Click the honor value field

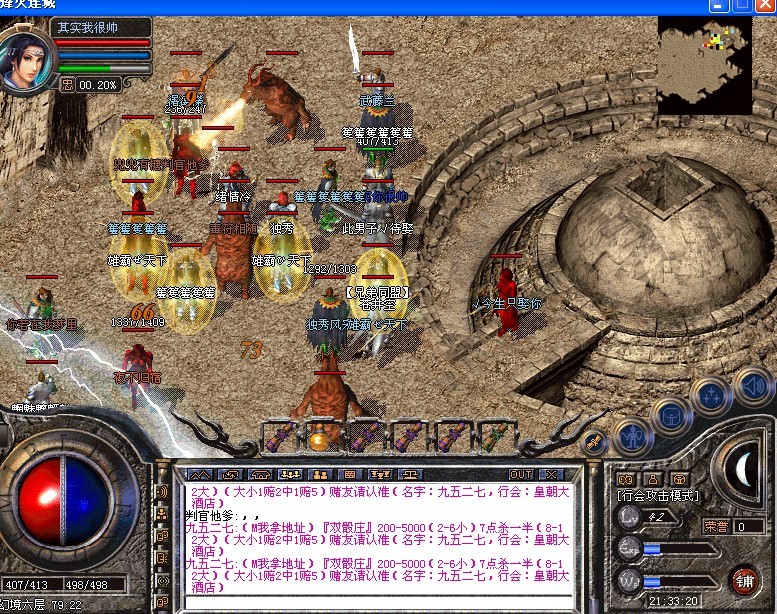(747, 526)
